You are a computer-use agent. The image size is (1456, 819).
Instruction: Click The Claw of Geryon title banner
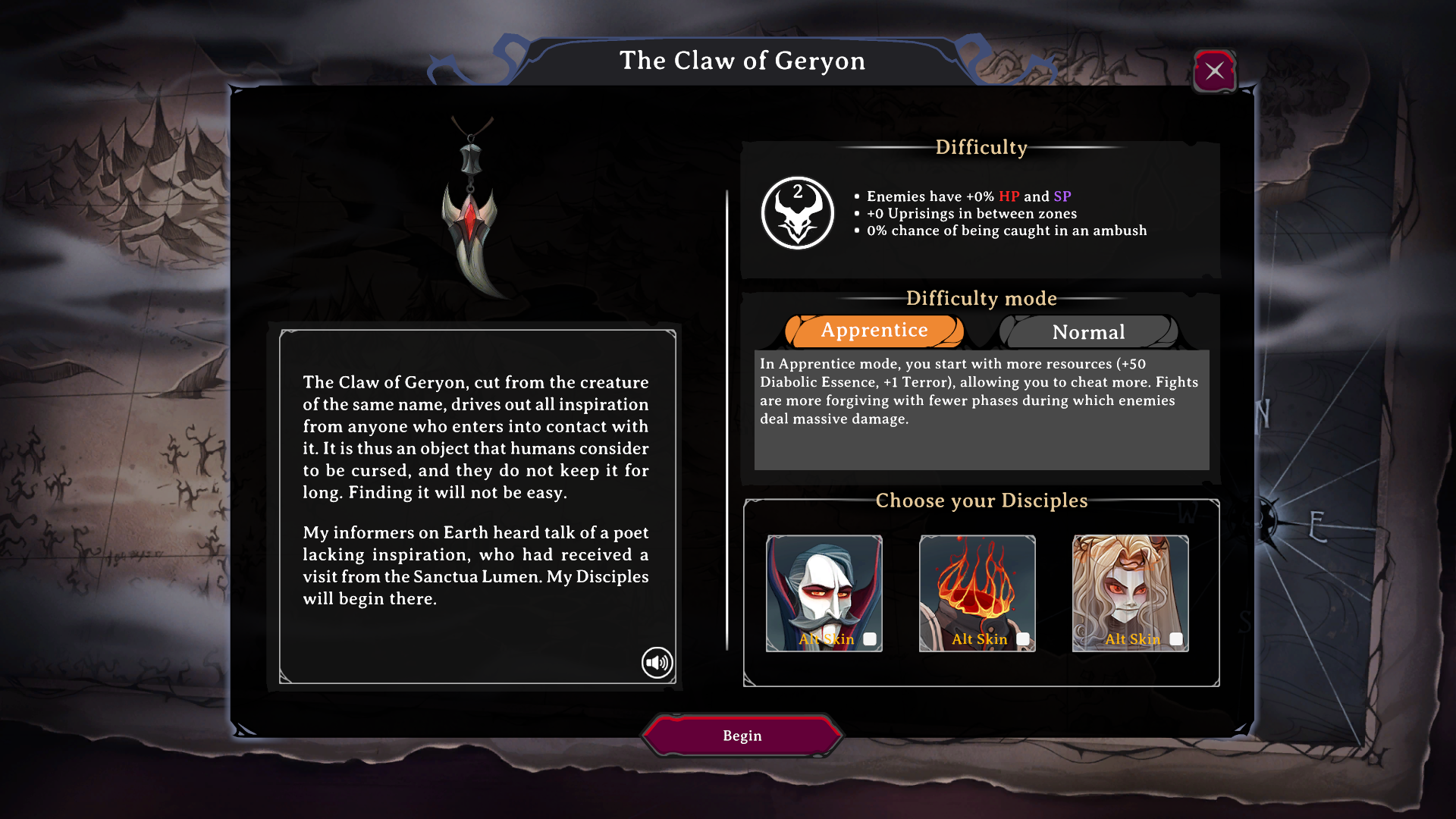tap(742, 61)
